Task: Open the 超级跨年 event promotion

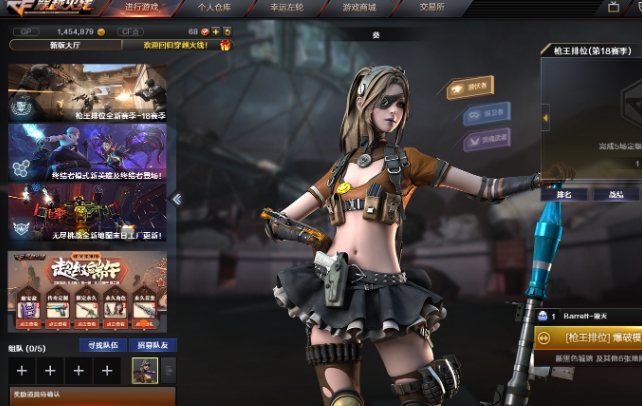Action: [88, 288]
